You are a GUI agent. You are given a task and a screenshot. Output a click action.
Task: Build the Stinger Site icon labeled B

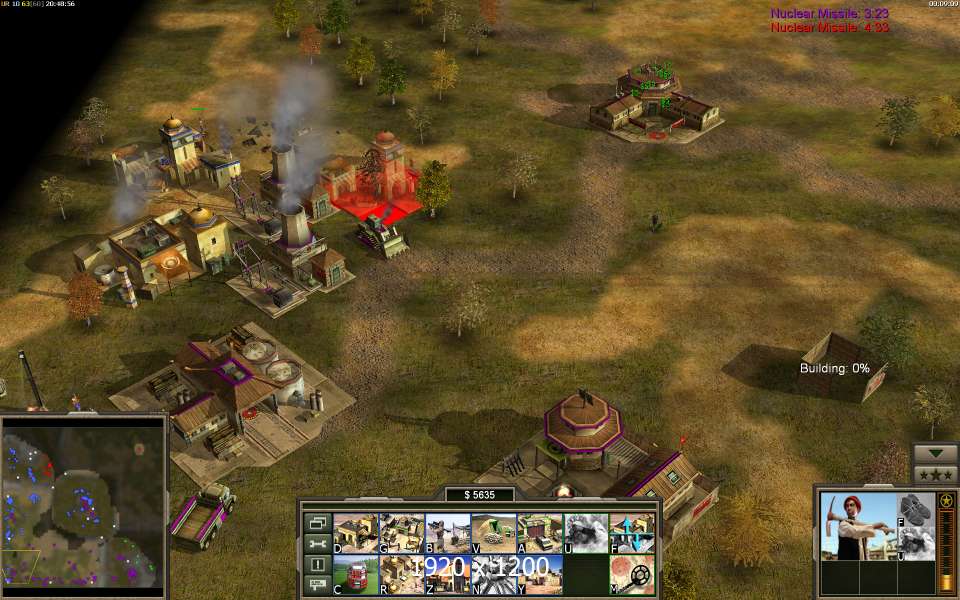pyautogui.click(x=448, y=534)
